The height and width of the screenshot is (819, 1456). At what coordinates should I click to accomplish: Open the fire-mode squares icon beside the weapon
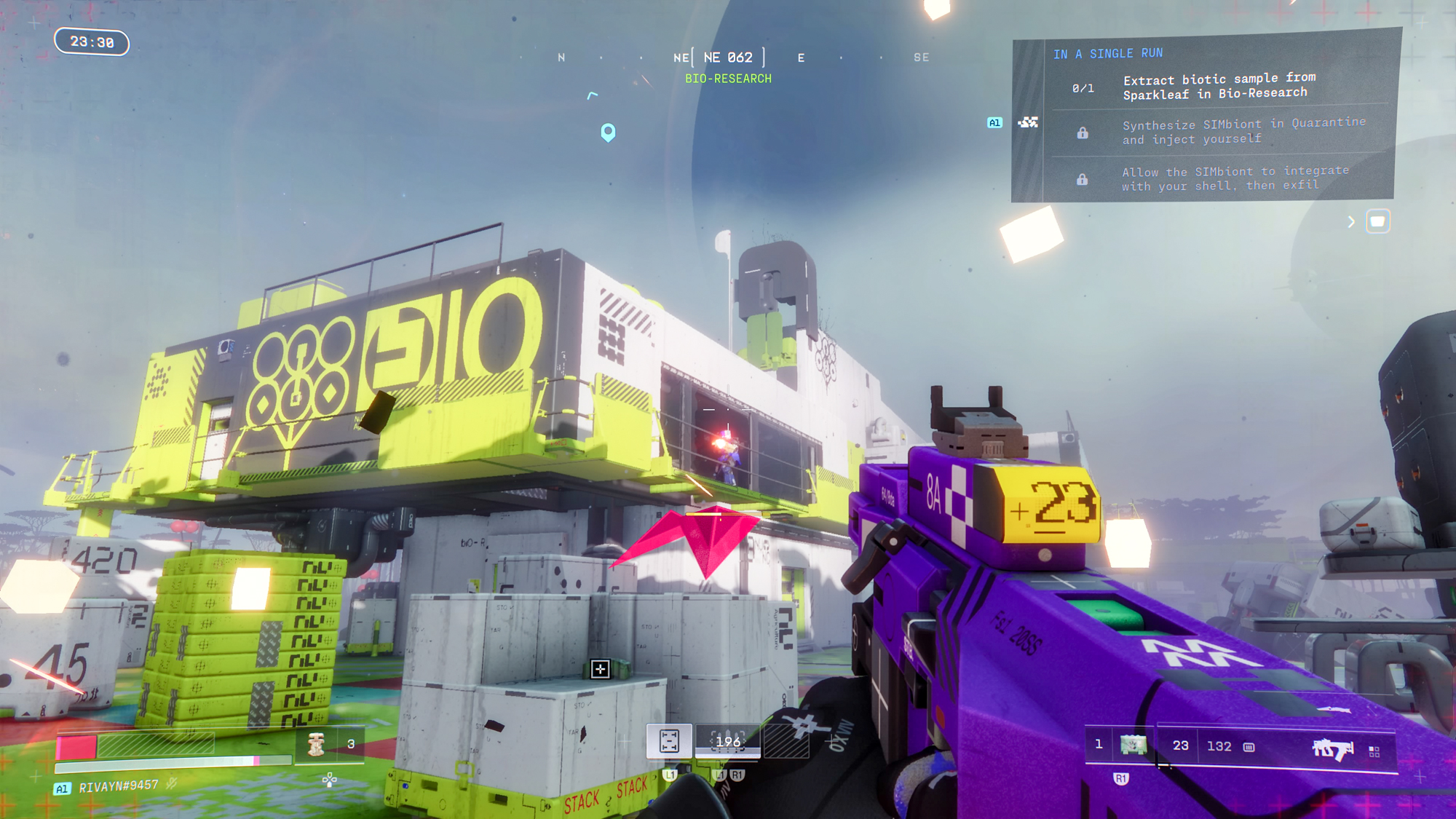[1374, 751]
